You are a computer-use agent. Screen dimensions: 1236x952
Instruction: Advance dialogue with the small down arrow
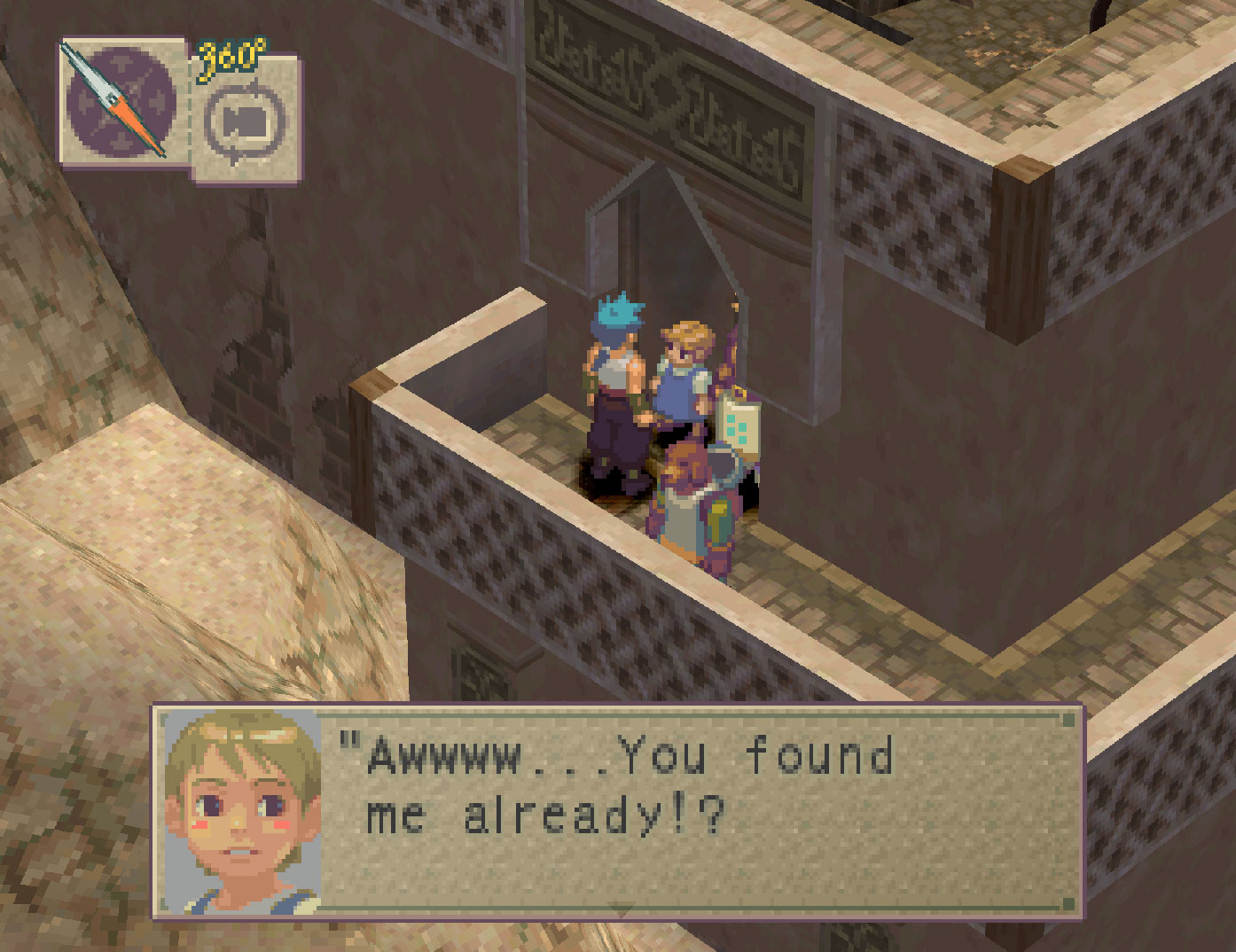click(x=622, y=909)
